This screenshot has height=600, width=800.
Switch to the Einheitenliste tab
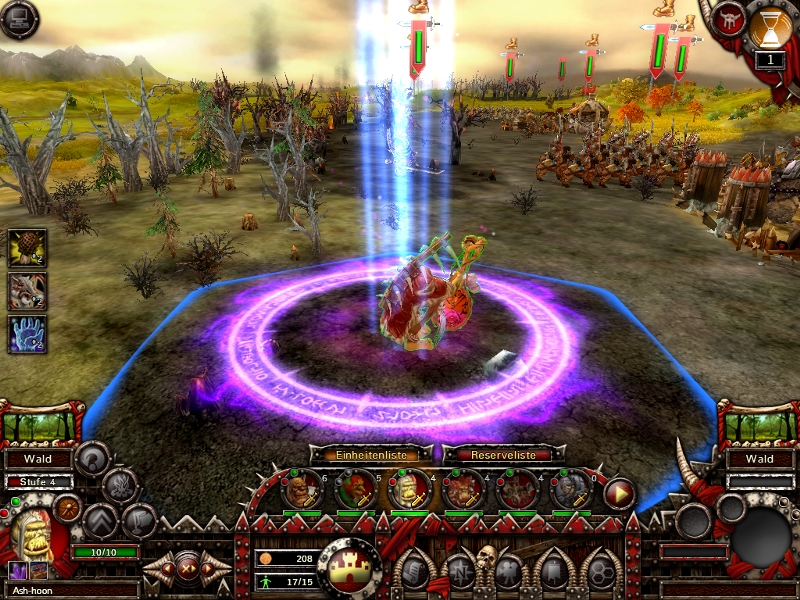(371, 454)
